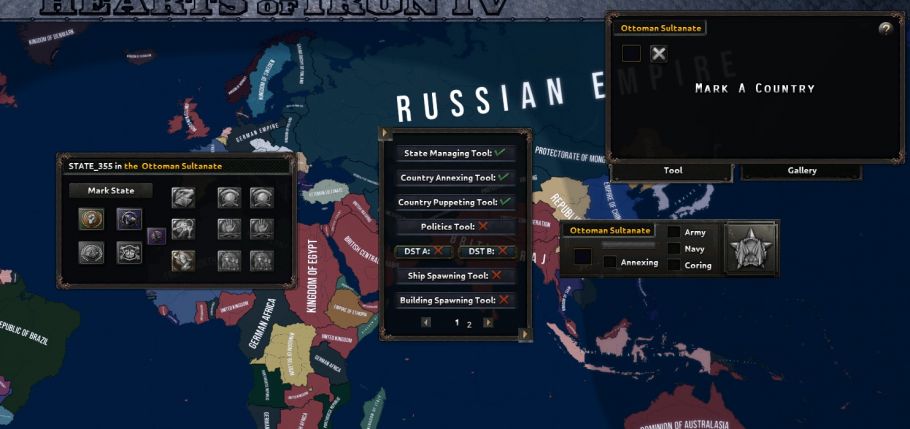Tick the Army checkbox
Screen dimensions: 910x429
[x=674, y=233]
